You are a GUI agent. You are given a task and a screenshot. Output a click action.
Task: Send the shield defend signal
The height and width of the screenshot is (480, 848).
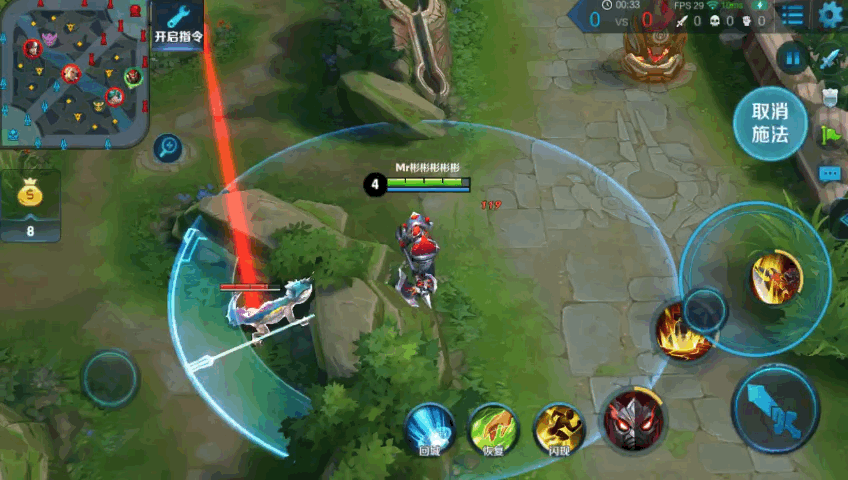pos(830,96)
